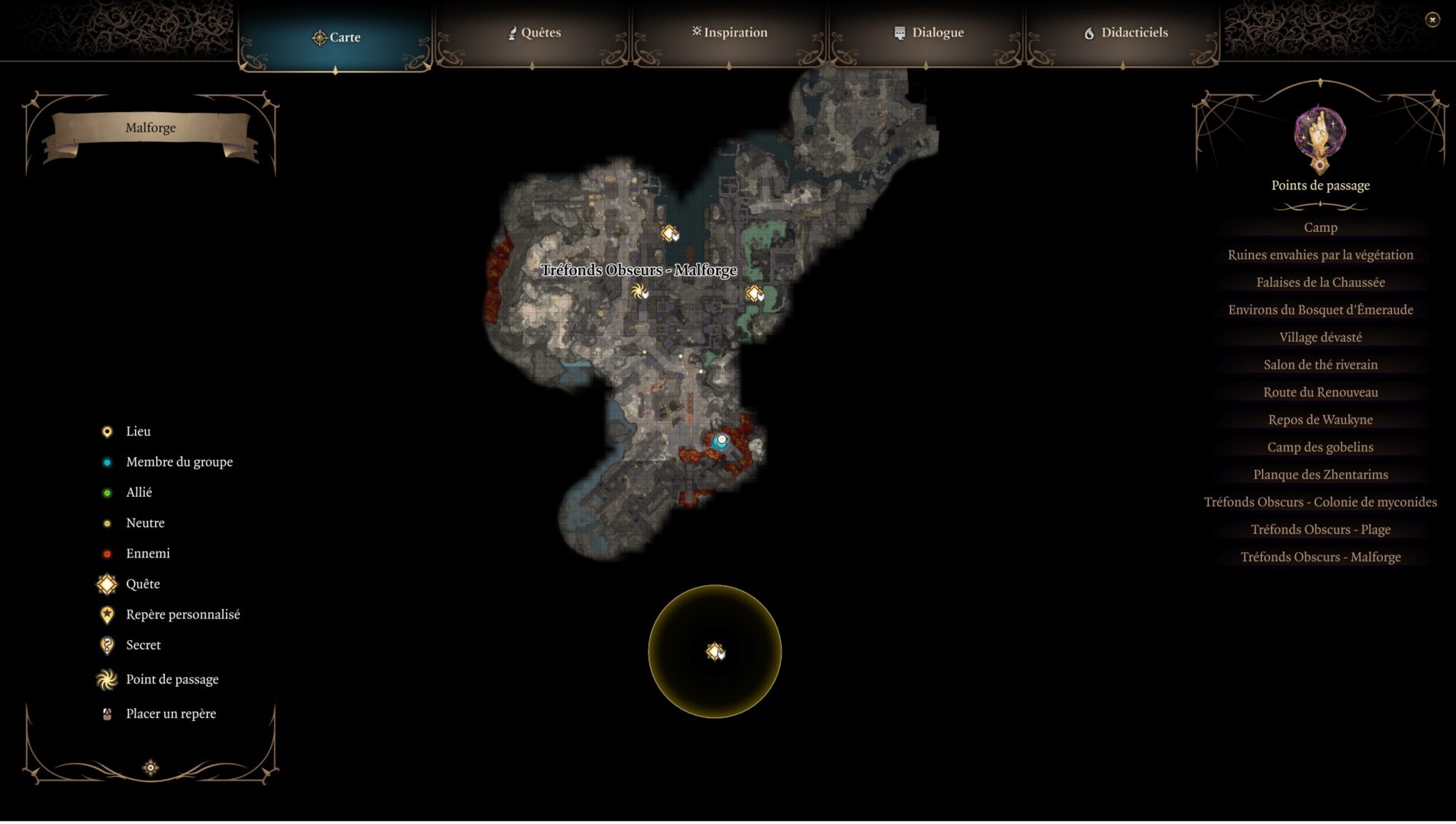This screenshot has width=1456, height=824.
Task: Click Placer un repère option
Action: pyautogui.click(x=170, y=714)
